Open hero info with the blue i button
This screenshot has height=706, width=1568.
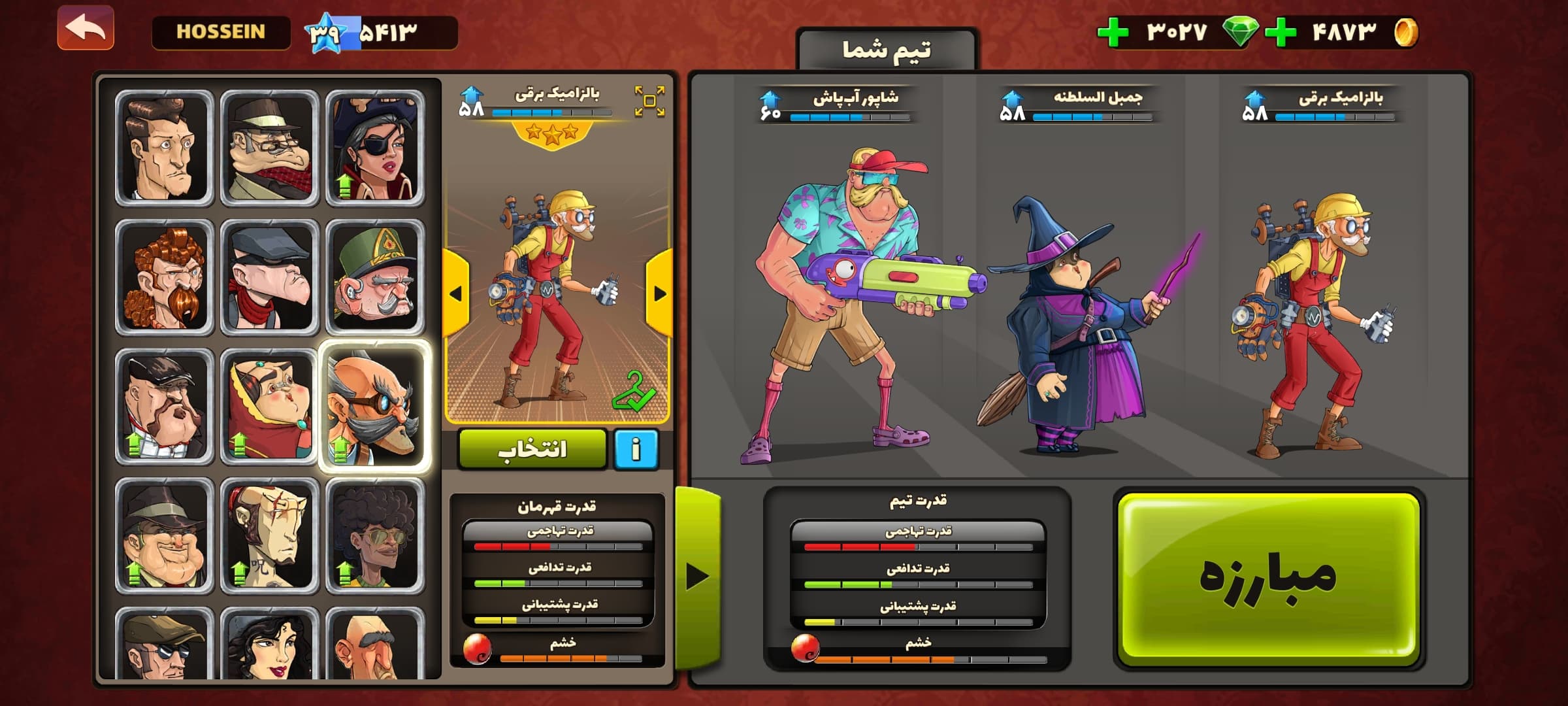pyautogui.click(x=636, y=449)
